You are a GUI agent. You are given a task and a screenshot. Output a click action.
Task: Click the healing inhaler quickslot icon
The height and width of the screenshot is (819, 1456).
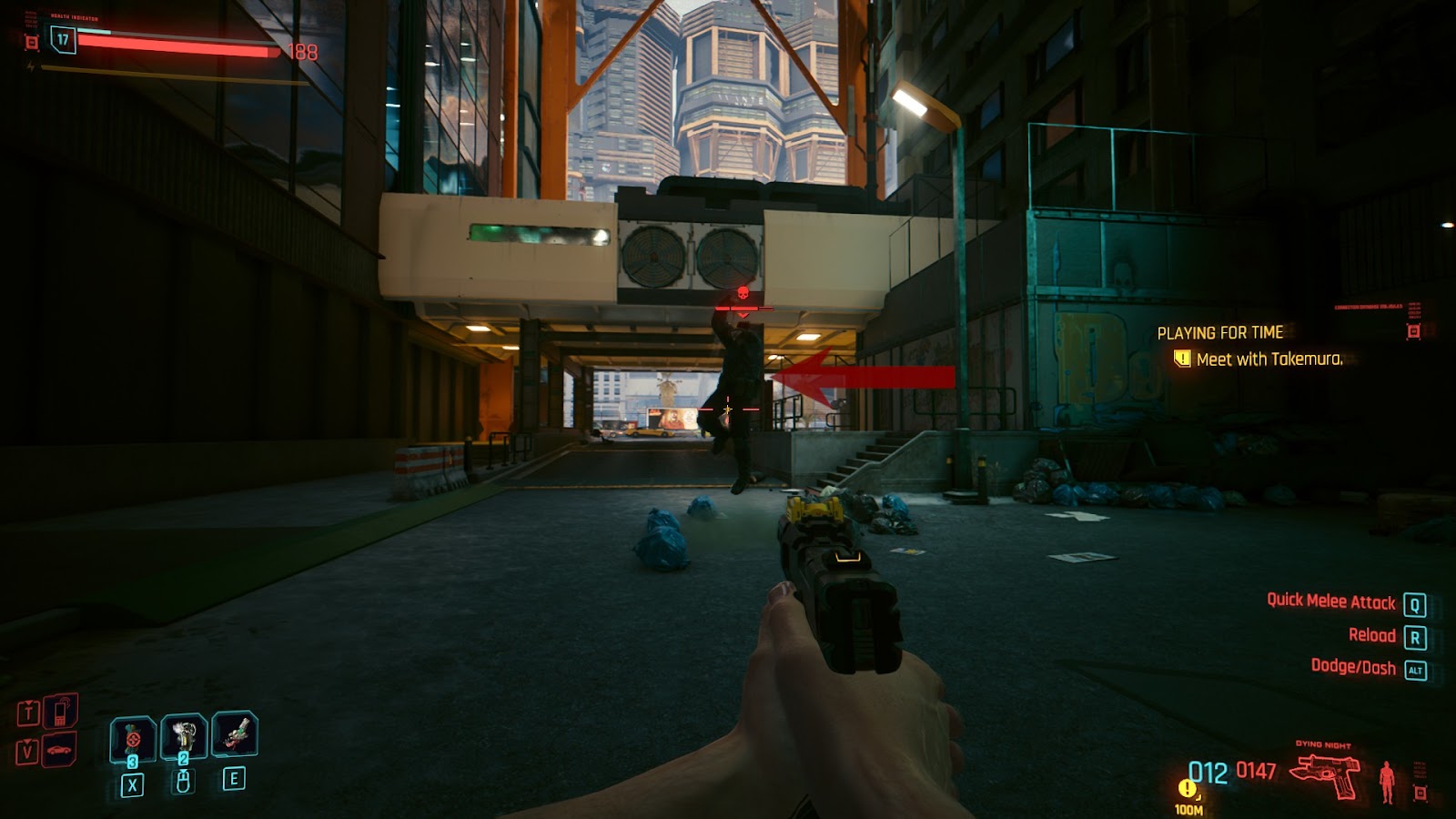[x=184, y=733]
